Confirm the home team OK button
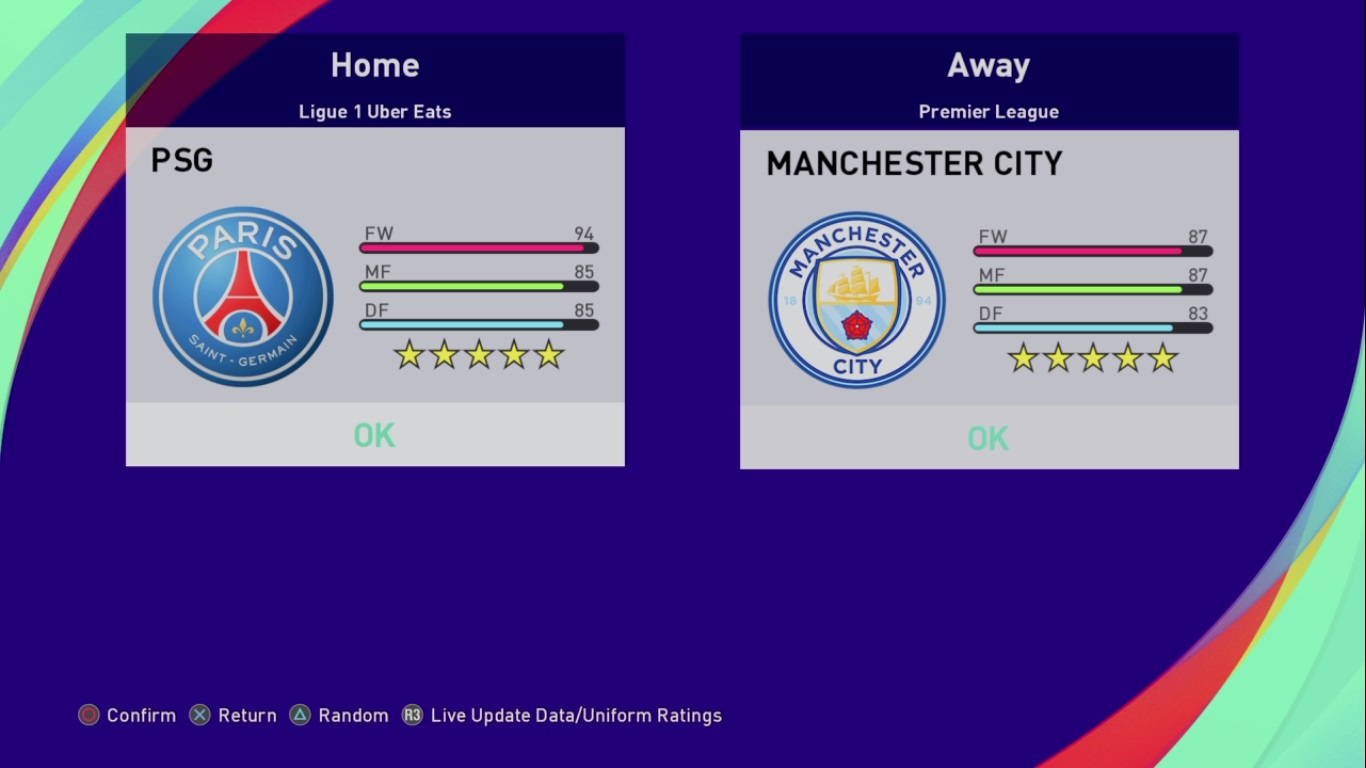Image resolution: width=1366 pixels, height=768 pixels. point(375,435)
